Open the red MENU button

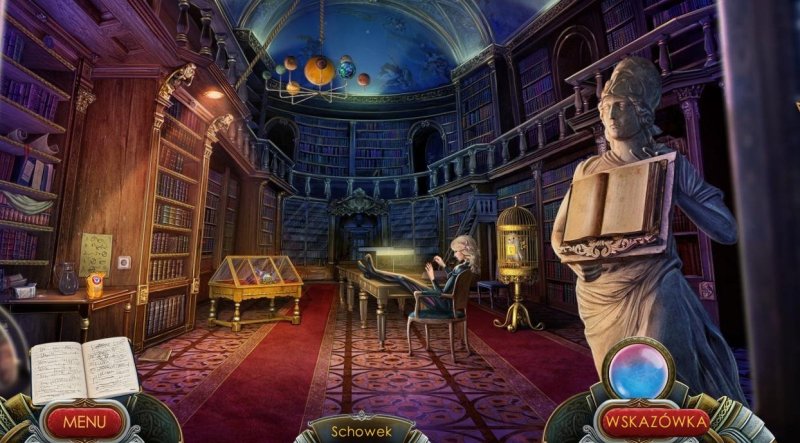[84, 421]
